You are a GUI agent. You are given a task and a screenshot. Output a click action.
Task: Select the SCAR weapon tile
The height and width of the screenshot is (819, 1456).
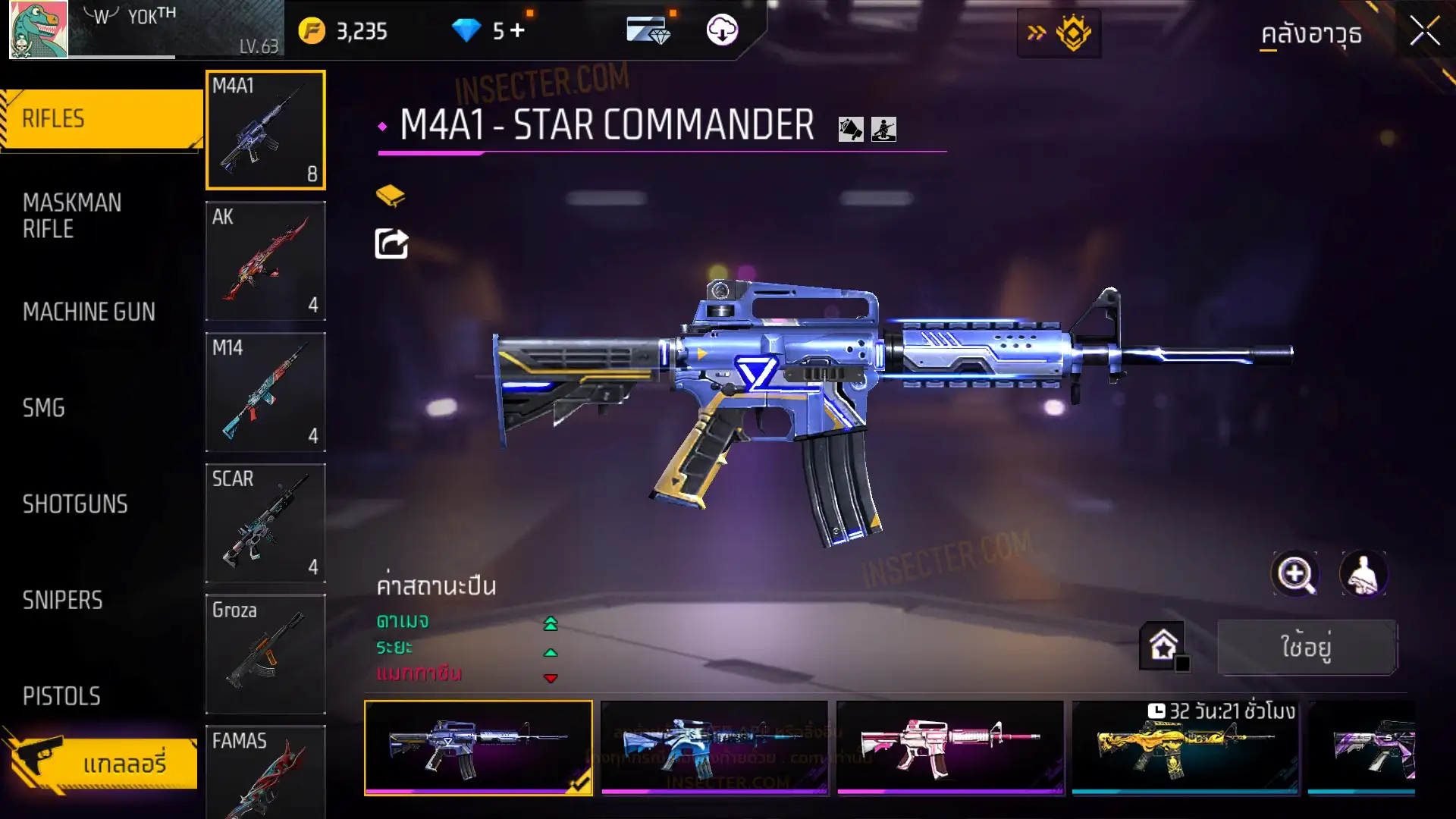(265, 522)
